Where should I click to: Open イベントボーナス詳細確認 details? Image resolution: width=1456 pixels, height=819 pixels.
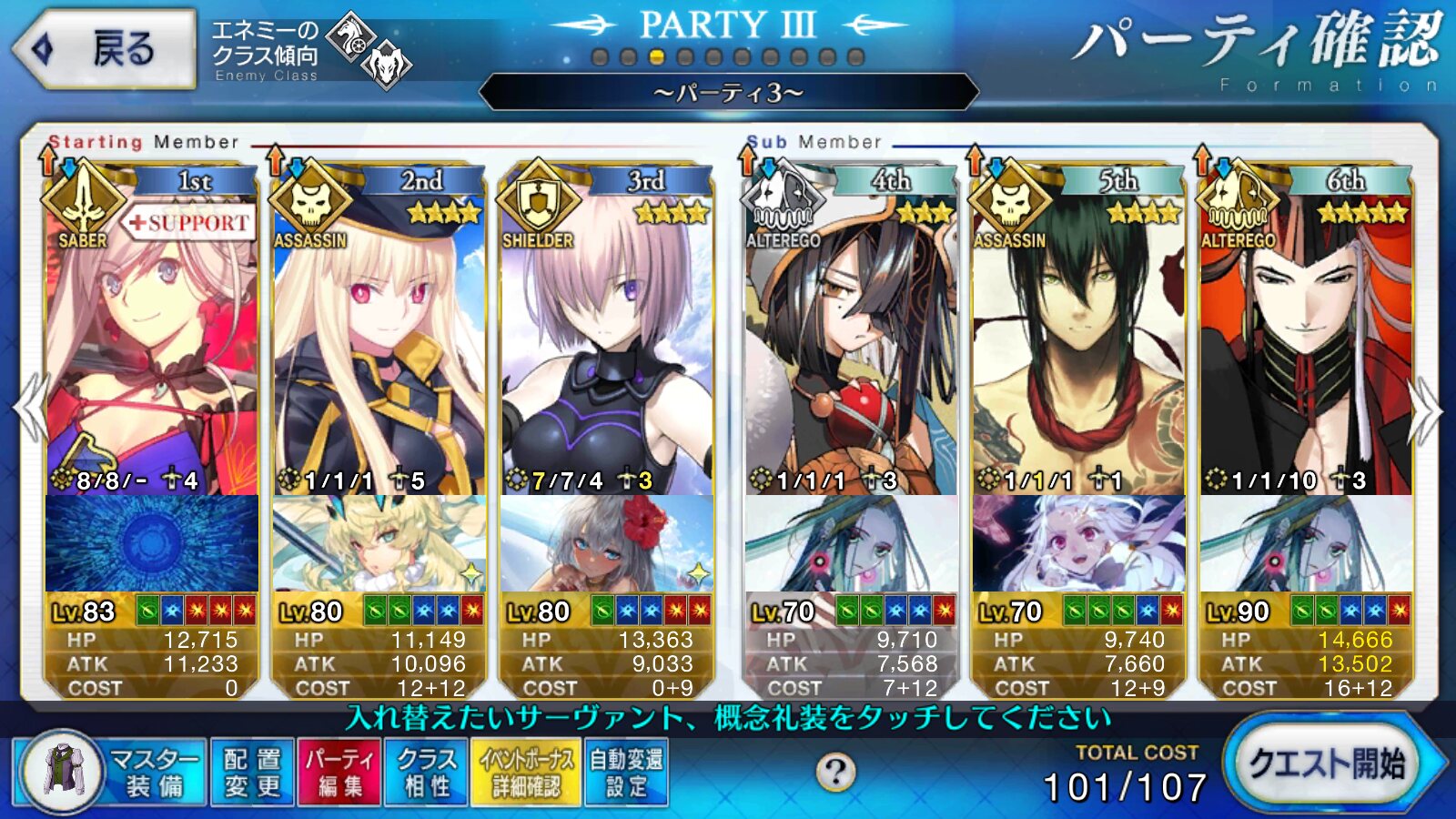click(526, 772)
